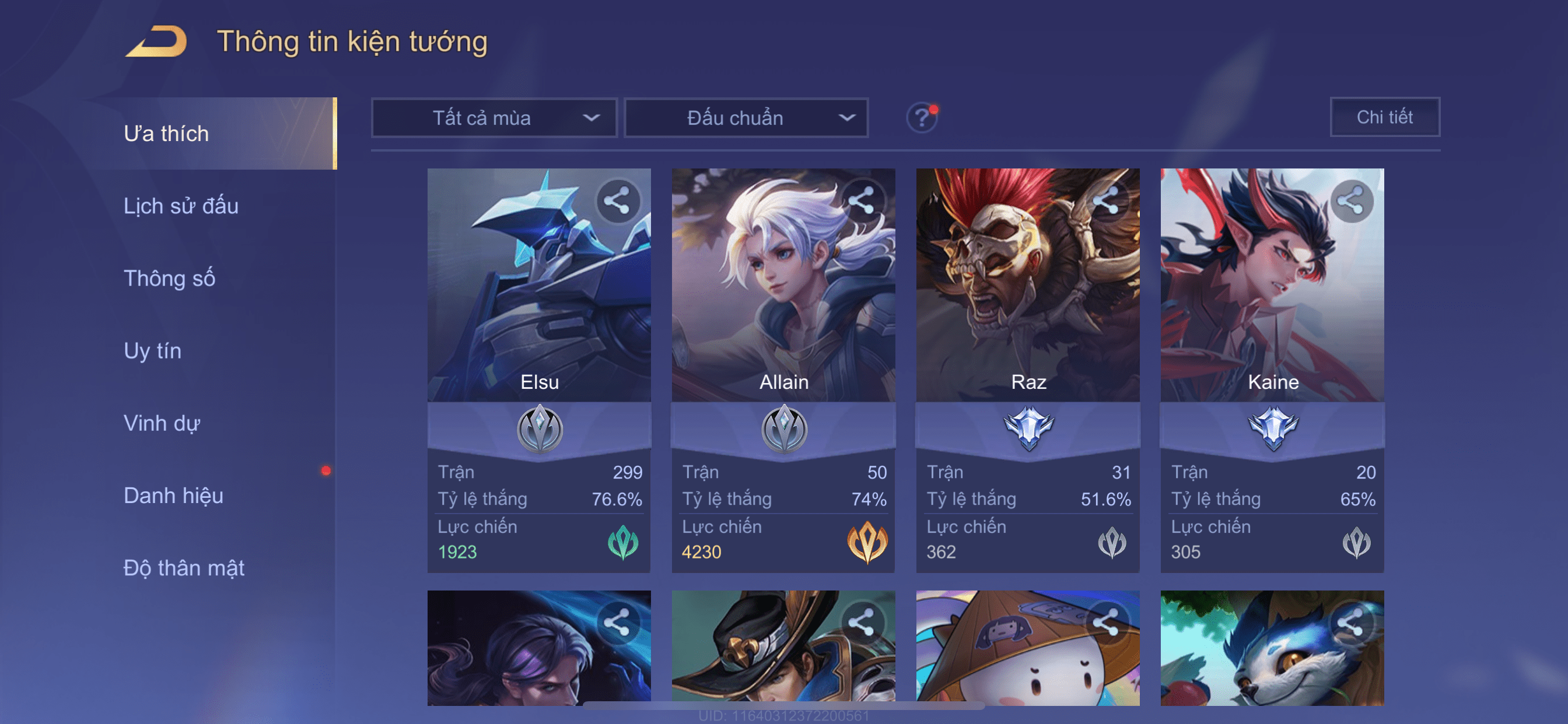Switch to the Ưa thích tab

tap(166, 133)
